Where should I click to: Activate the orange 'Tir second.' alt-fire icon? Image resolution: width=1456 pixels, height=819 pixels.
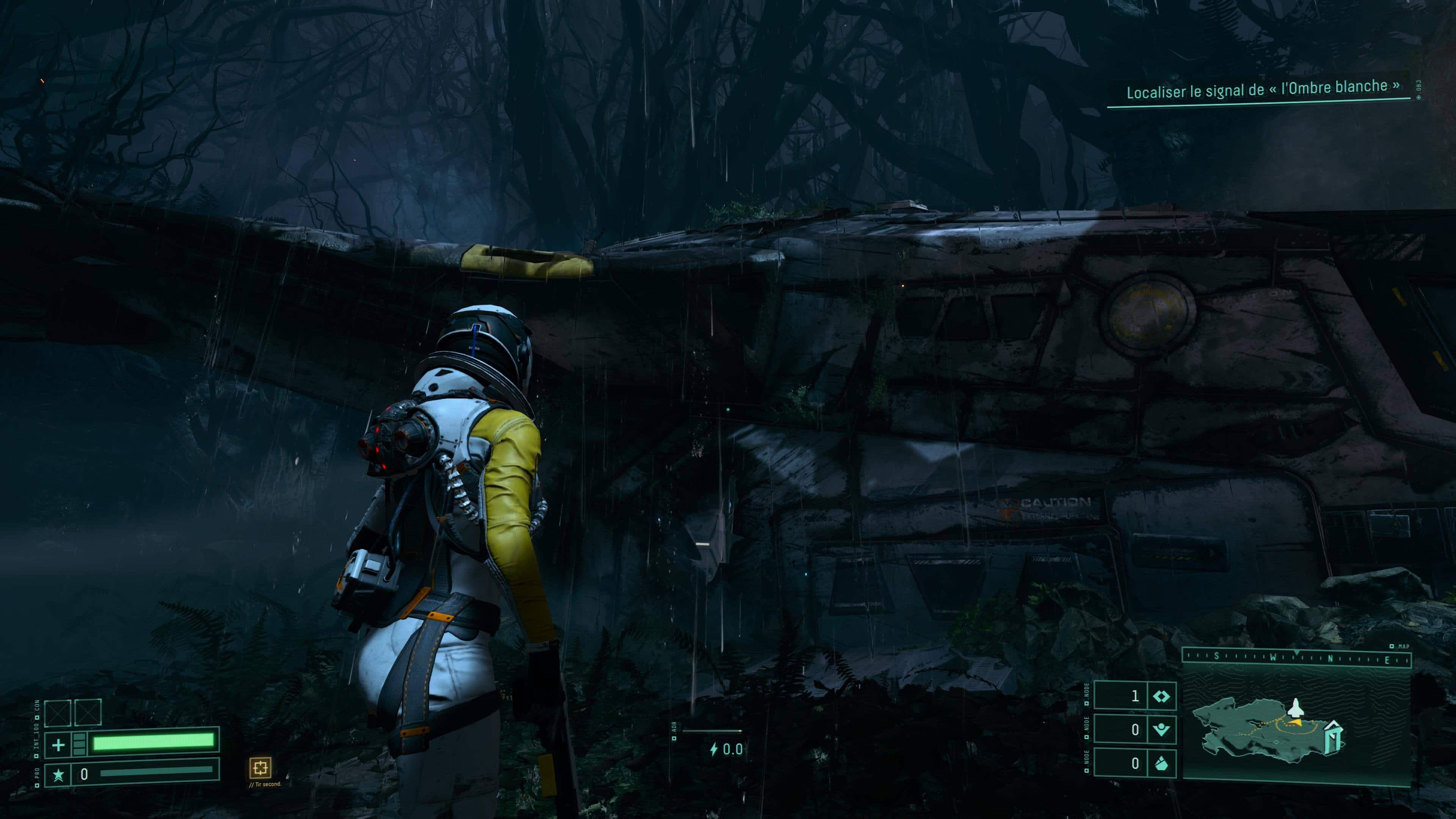[x=260, y=767]
